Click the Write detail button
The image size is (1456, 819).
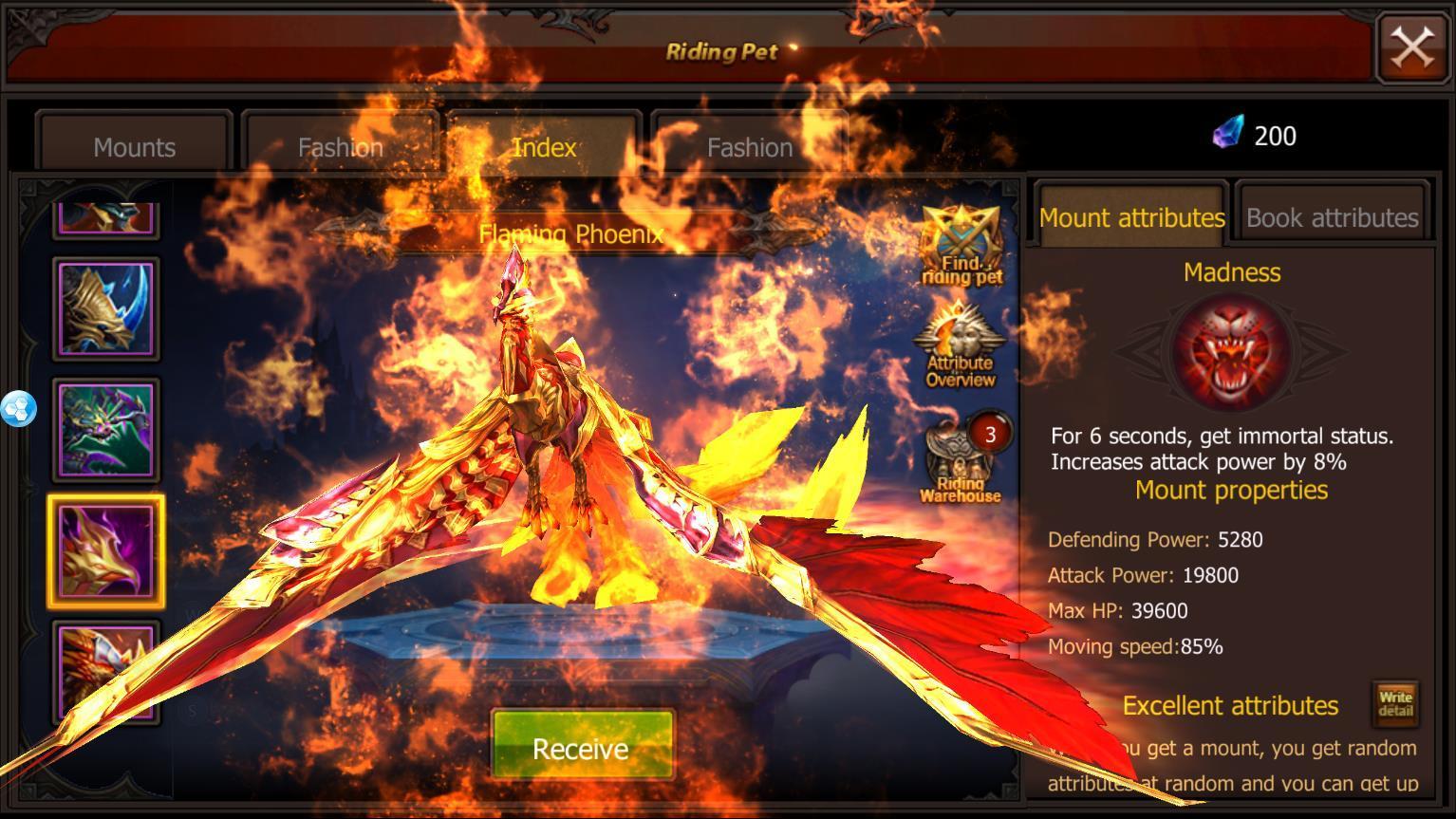1394,704
